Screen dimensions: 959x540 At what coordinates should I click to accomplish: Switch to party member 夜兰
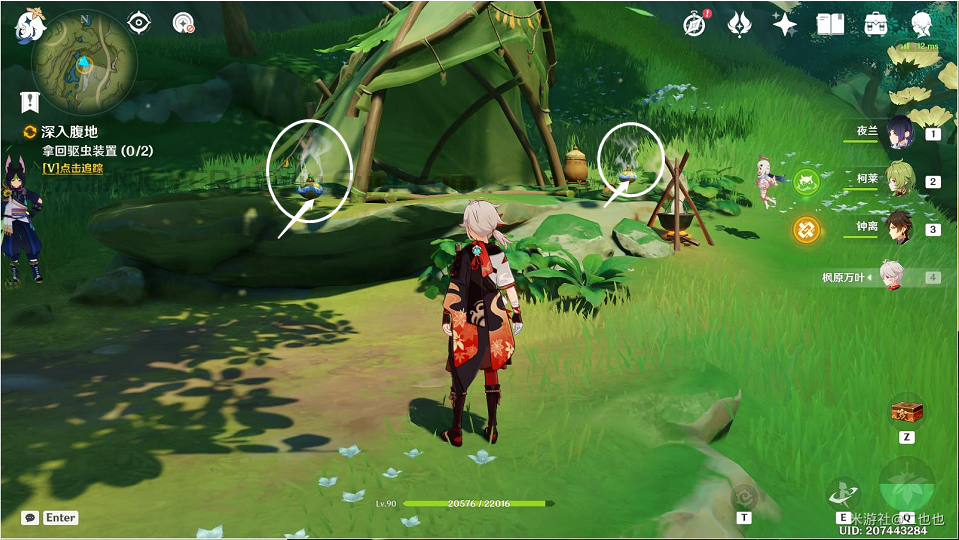899,132
